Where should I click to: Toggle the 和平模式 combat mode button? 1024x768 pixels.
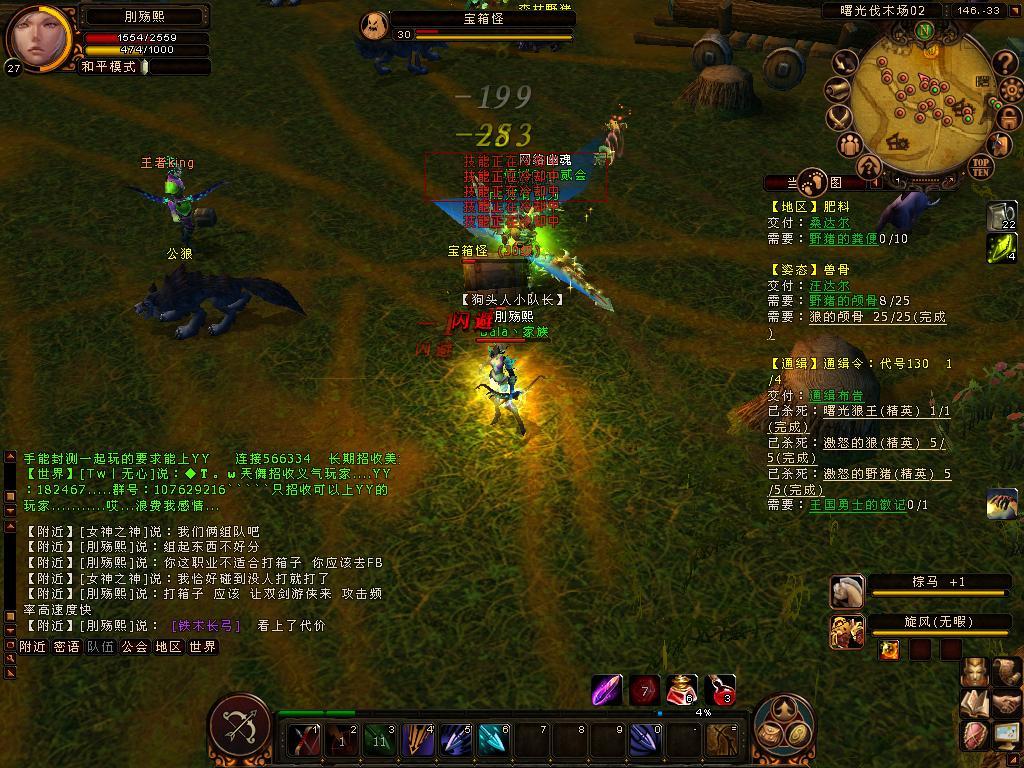112,67
